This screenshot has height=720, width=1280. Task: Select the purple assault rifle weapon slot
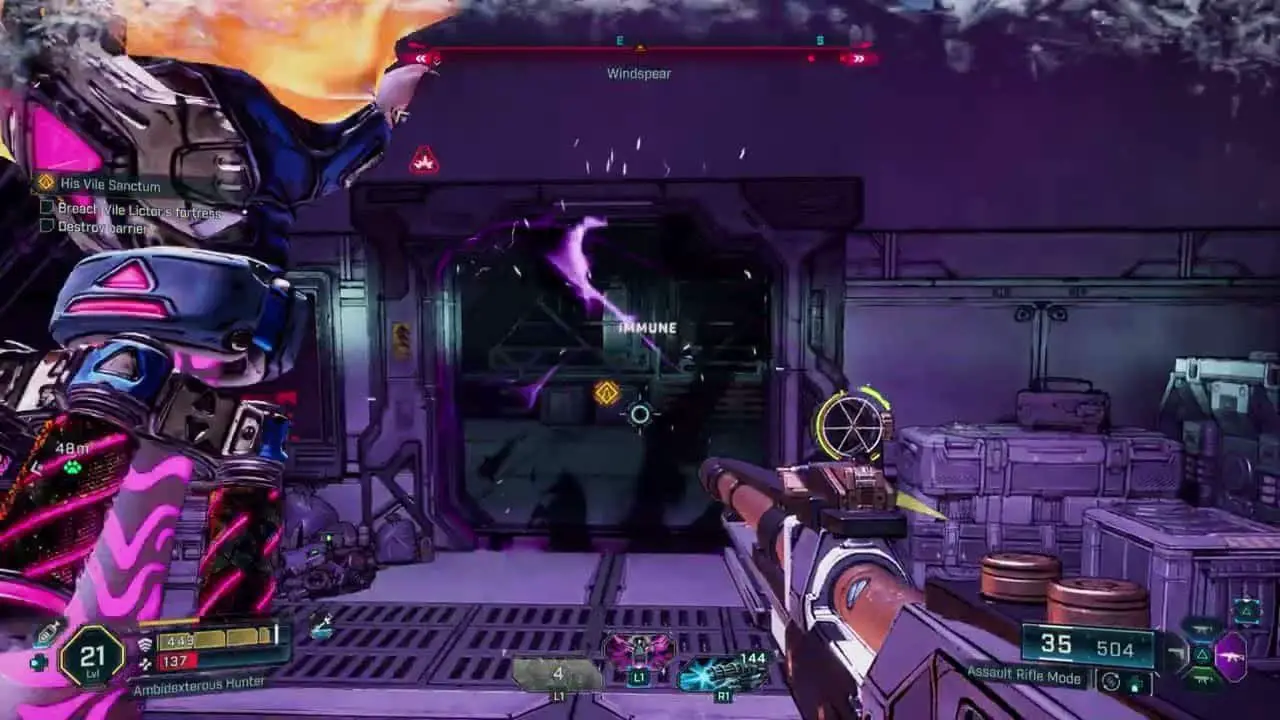(1229, 657)
